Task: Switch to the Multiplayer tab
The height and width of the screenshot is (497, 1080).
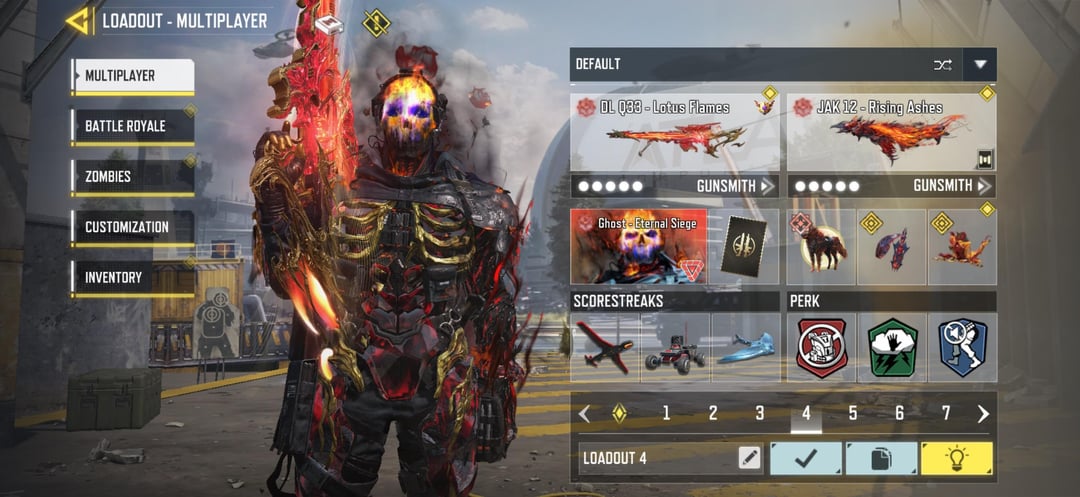Action: [x=132, y=76]
